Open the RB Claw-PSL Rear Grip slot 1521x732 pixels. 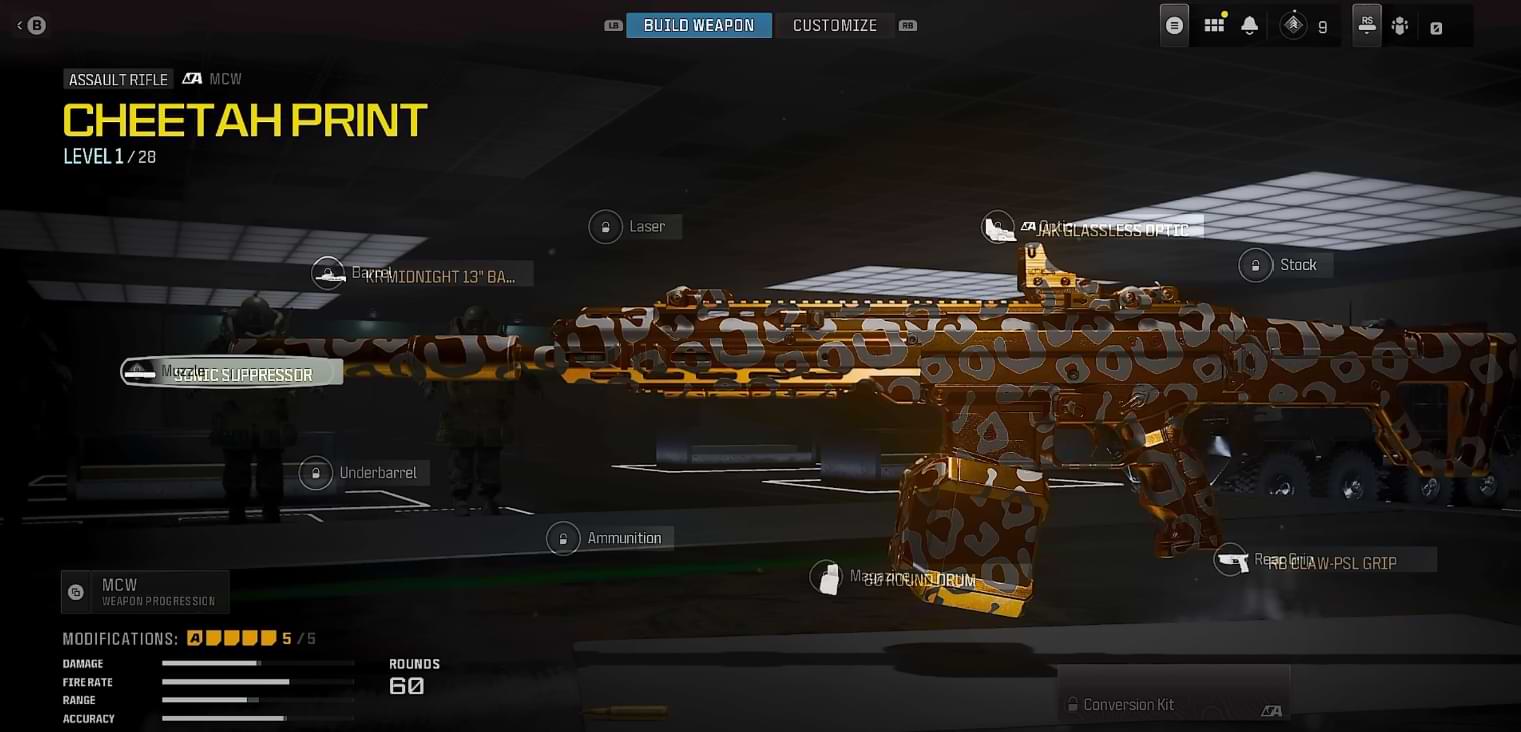pos(1231,560)
